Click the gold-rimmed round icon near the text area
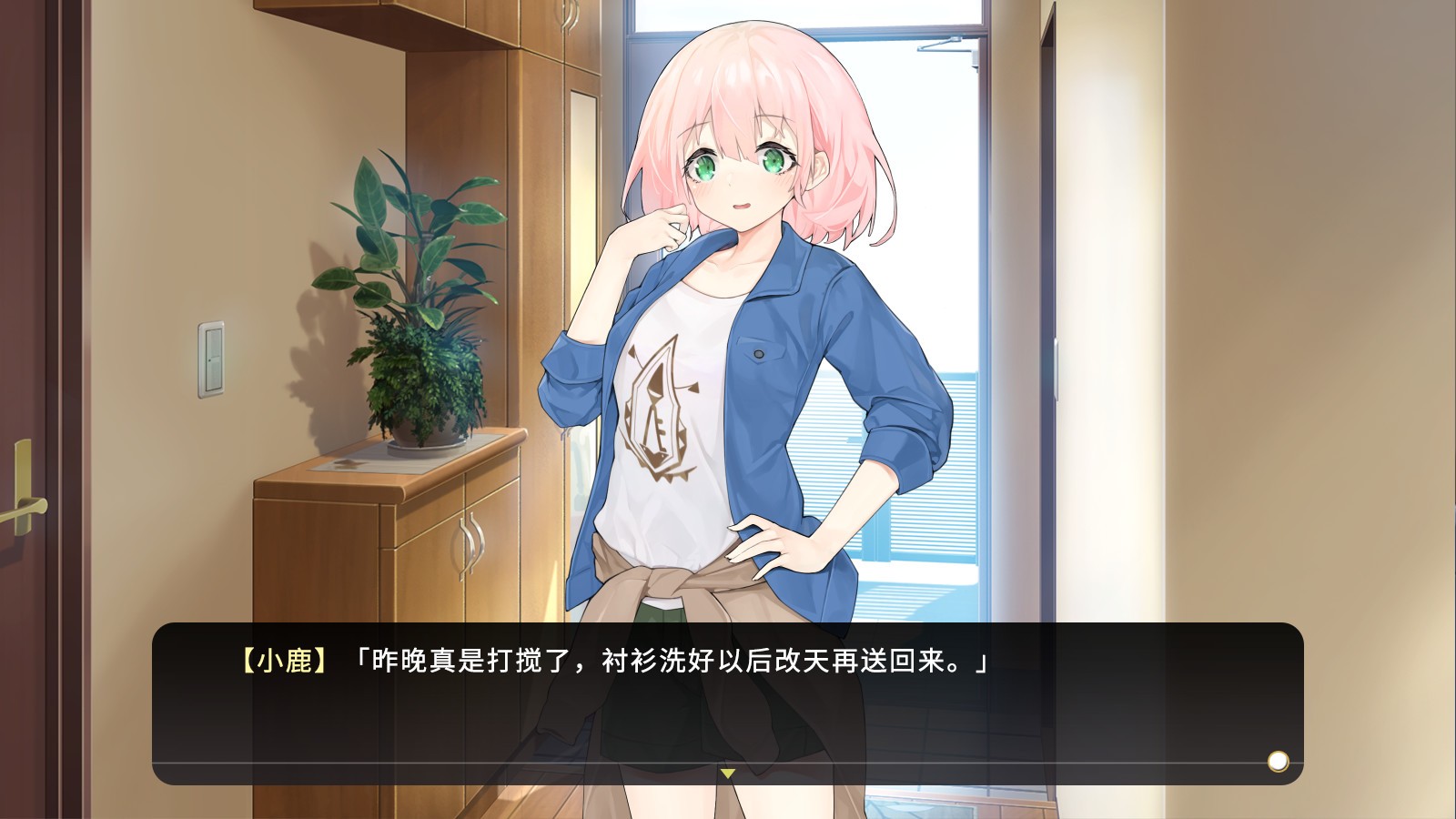The height and width of the screenshot is (819, 1456). coord(1280,760)
